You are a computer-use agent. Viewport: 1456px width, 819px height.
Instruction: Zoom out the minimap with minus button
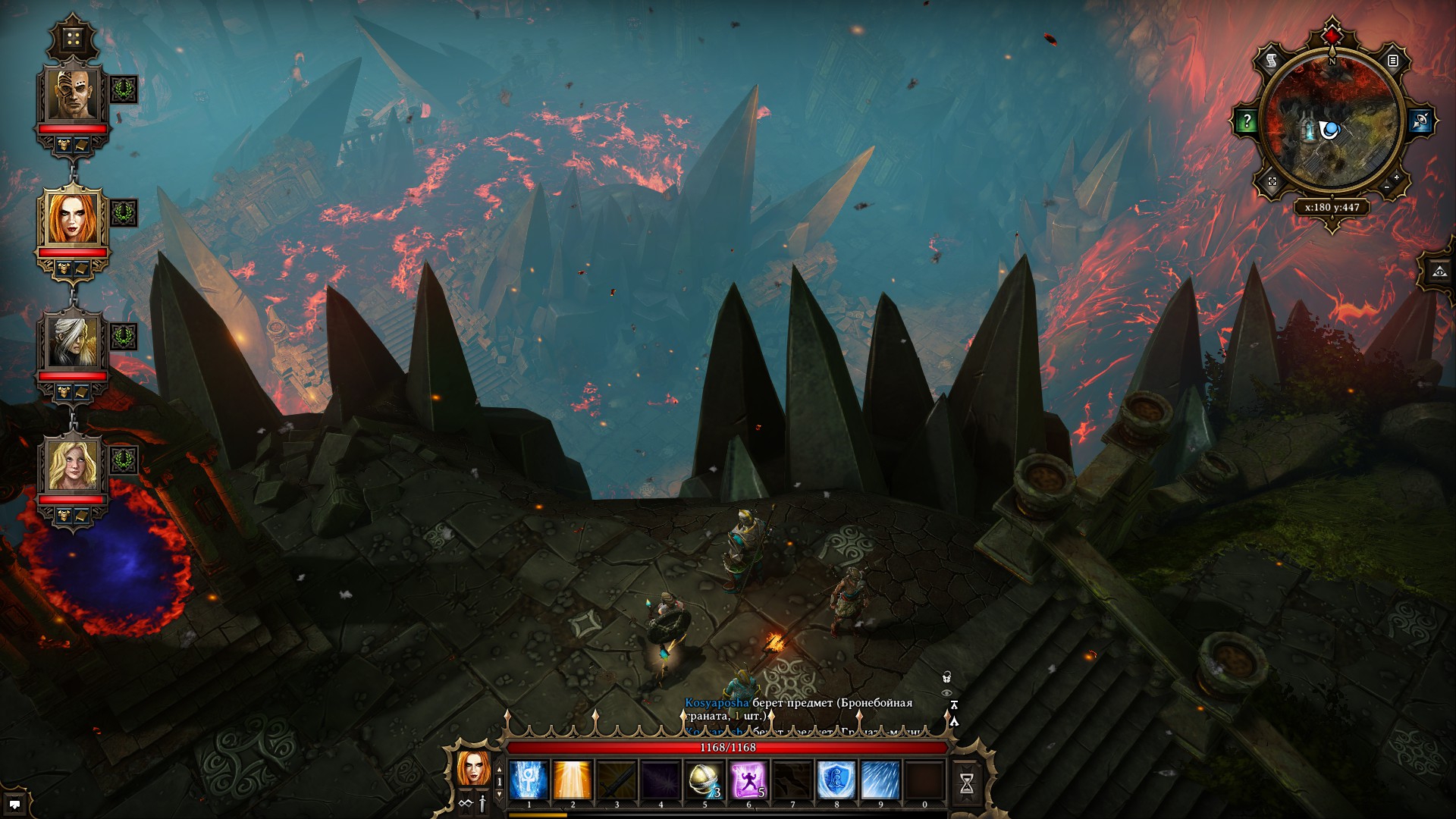pos(1387,187)
